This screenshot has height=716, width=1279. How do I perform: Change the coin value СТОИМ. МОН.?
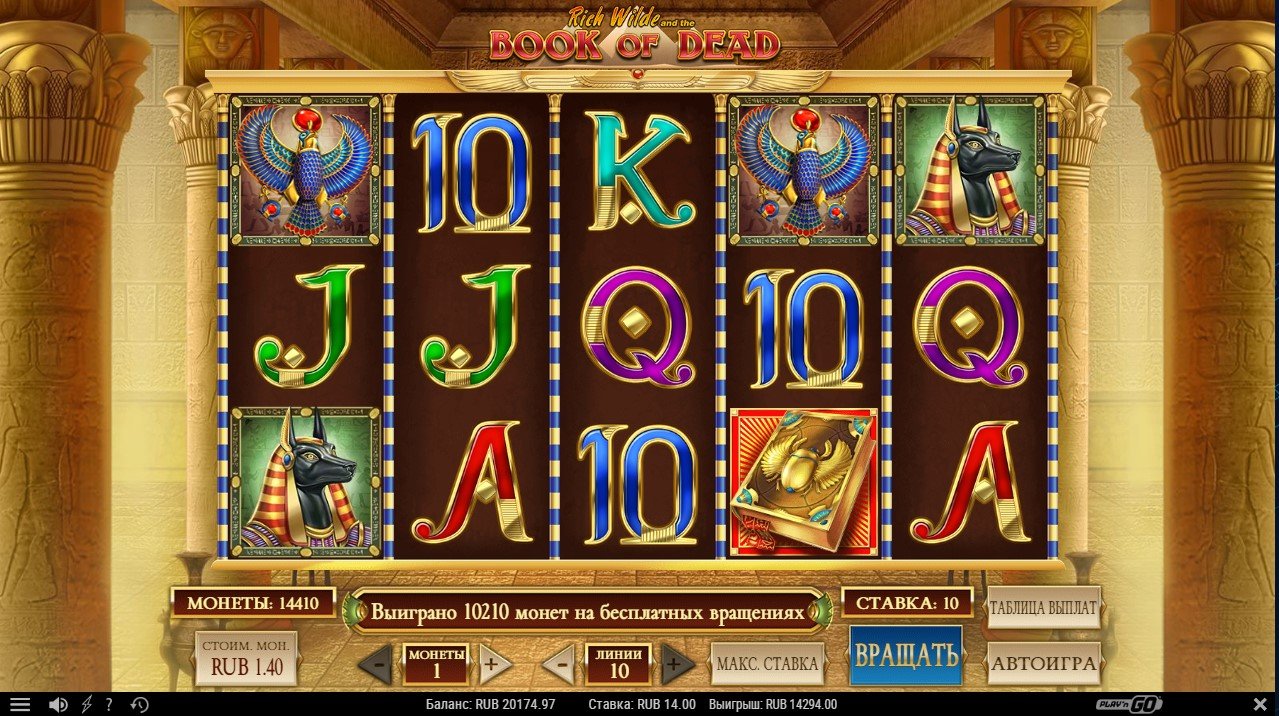(x=244, y=658)
